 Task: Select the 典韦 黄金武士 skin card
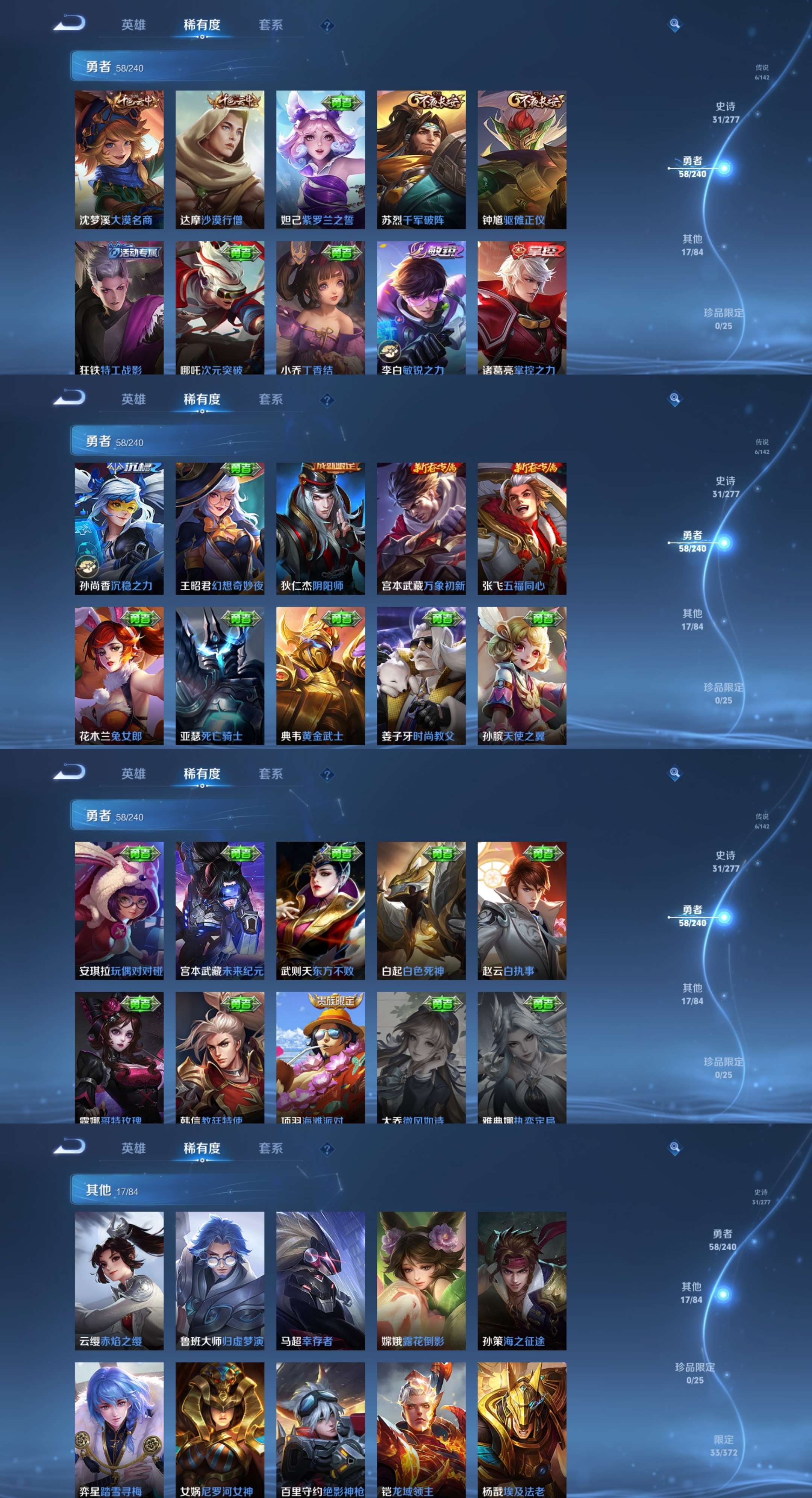click(x=320, y=675)
